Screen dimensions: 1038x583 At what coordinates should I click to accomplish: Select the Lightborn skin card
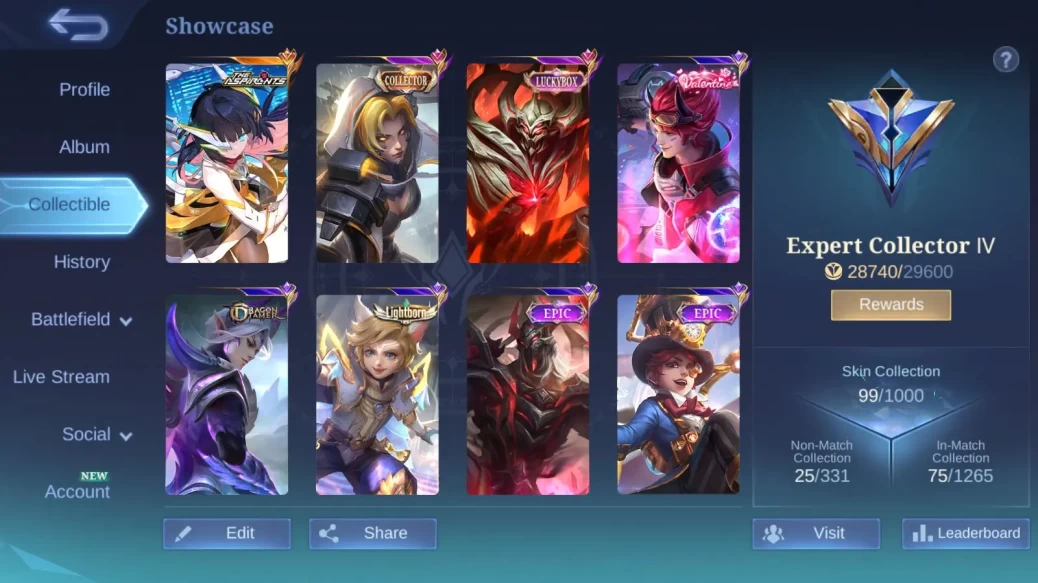tap(377, 394)
